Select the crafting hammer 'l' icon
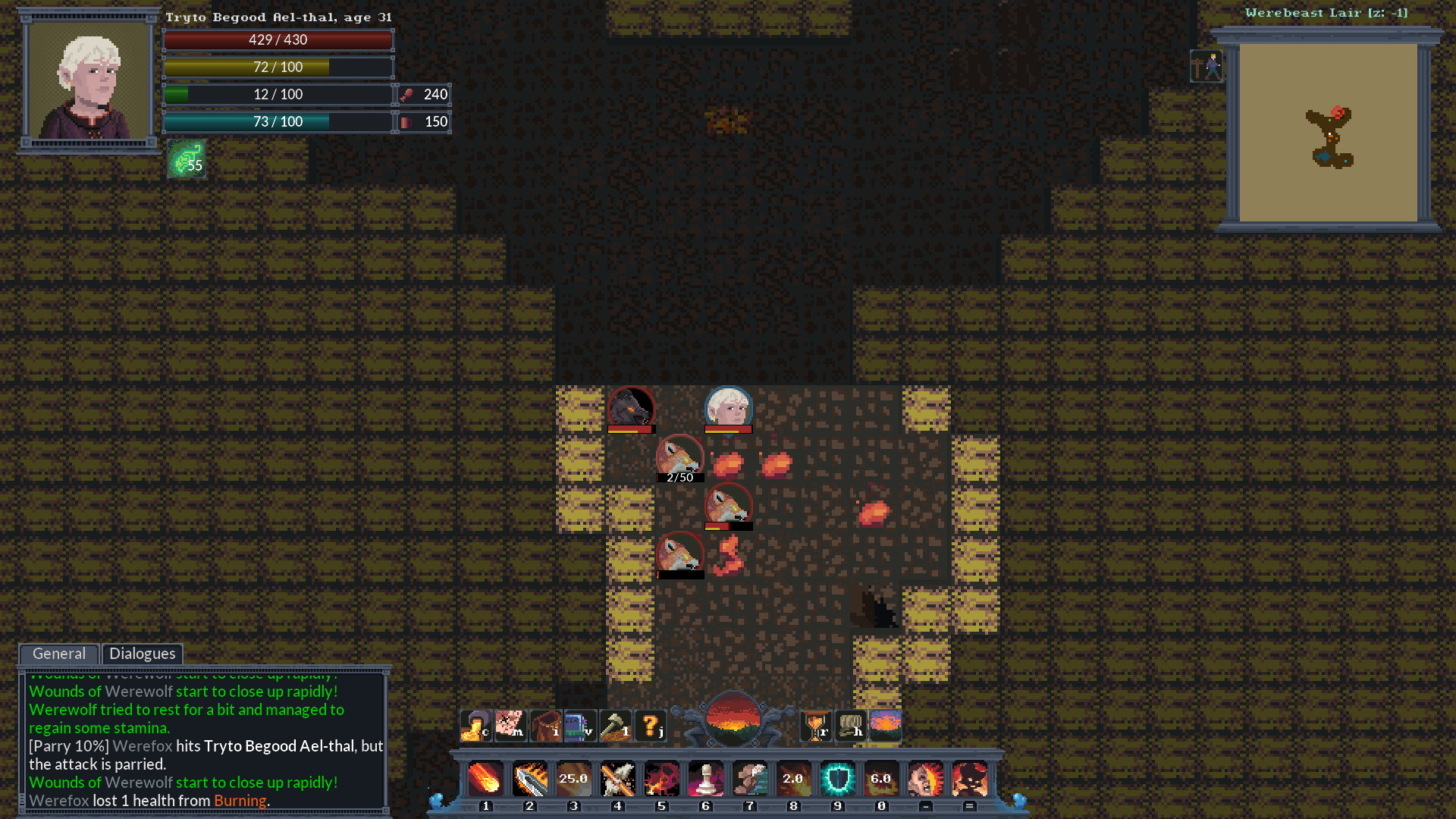The image size is (1456, 819). click(x=616, y=724)
